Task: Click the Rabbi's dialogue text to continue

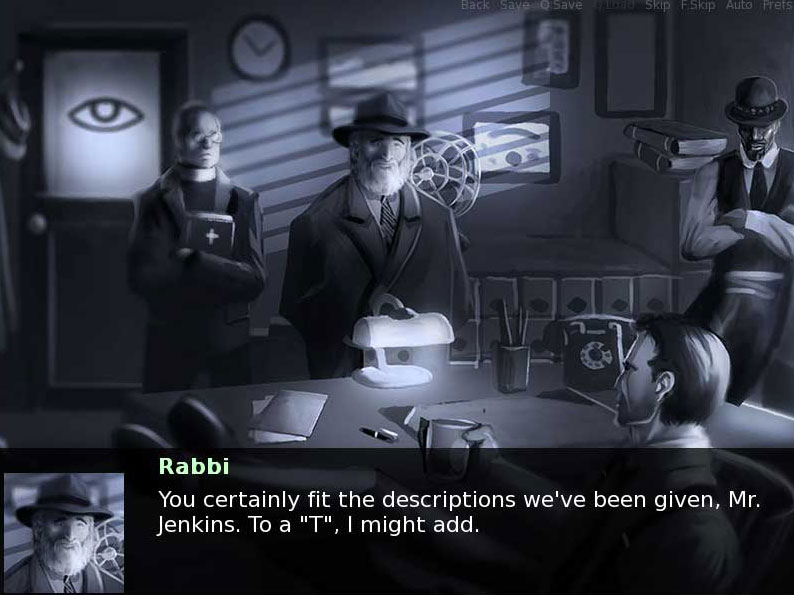Action: [459, 512]
